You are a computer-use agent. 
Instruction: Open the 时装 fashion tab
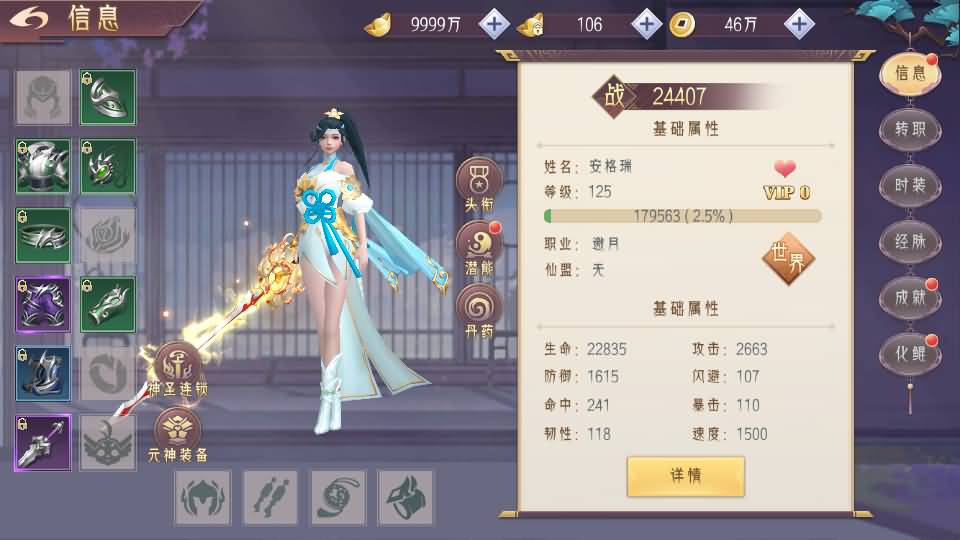[909, 185]
